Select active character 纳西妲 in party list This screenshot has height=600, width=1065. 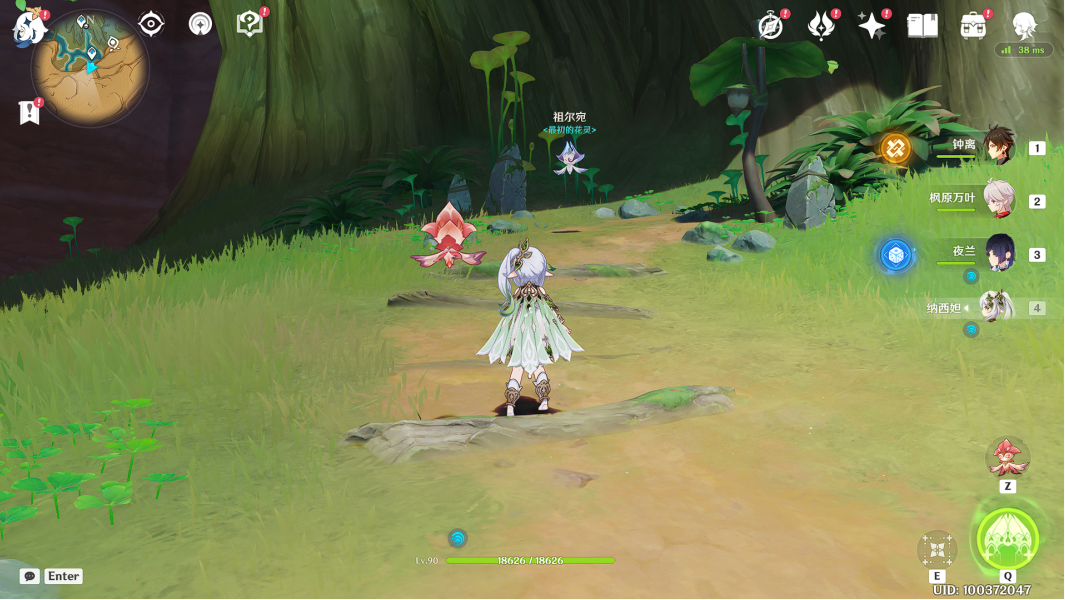point(995,307)
